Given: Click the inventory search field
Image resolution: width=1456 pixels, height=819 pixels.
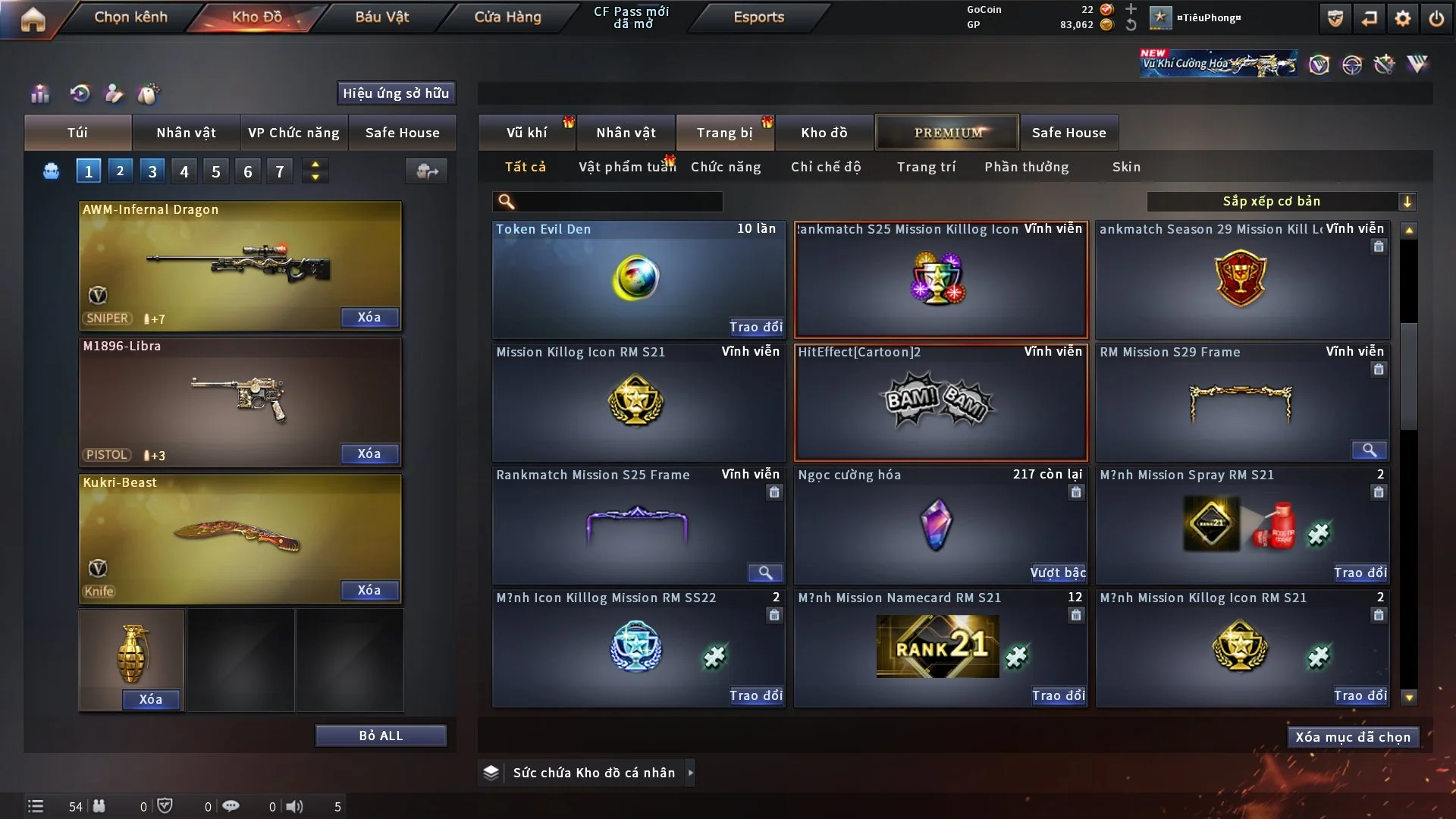Looking at the screenshot, I should point(618,202).
